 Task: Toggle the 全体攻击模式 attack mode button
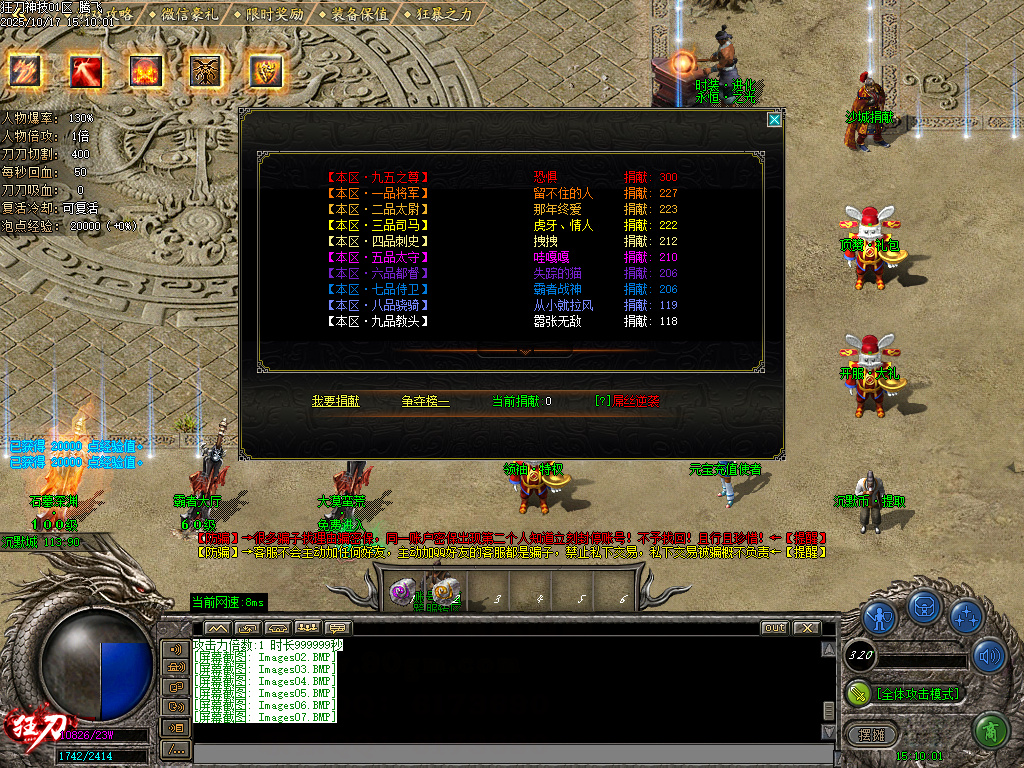905,693
